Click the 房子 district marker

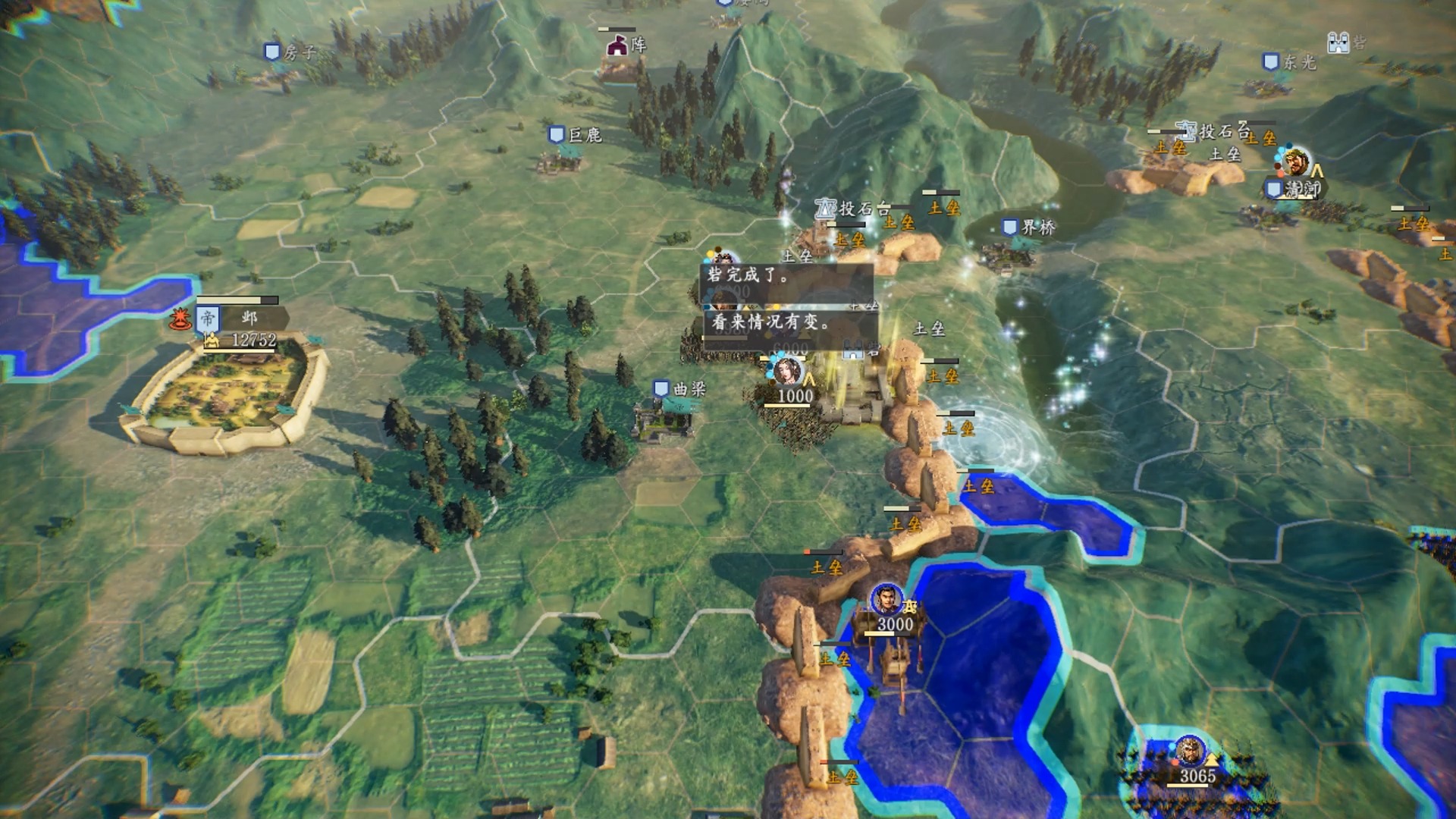tap(289, 52)
